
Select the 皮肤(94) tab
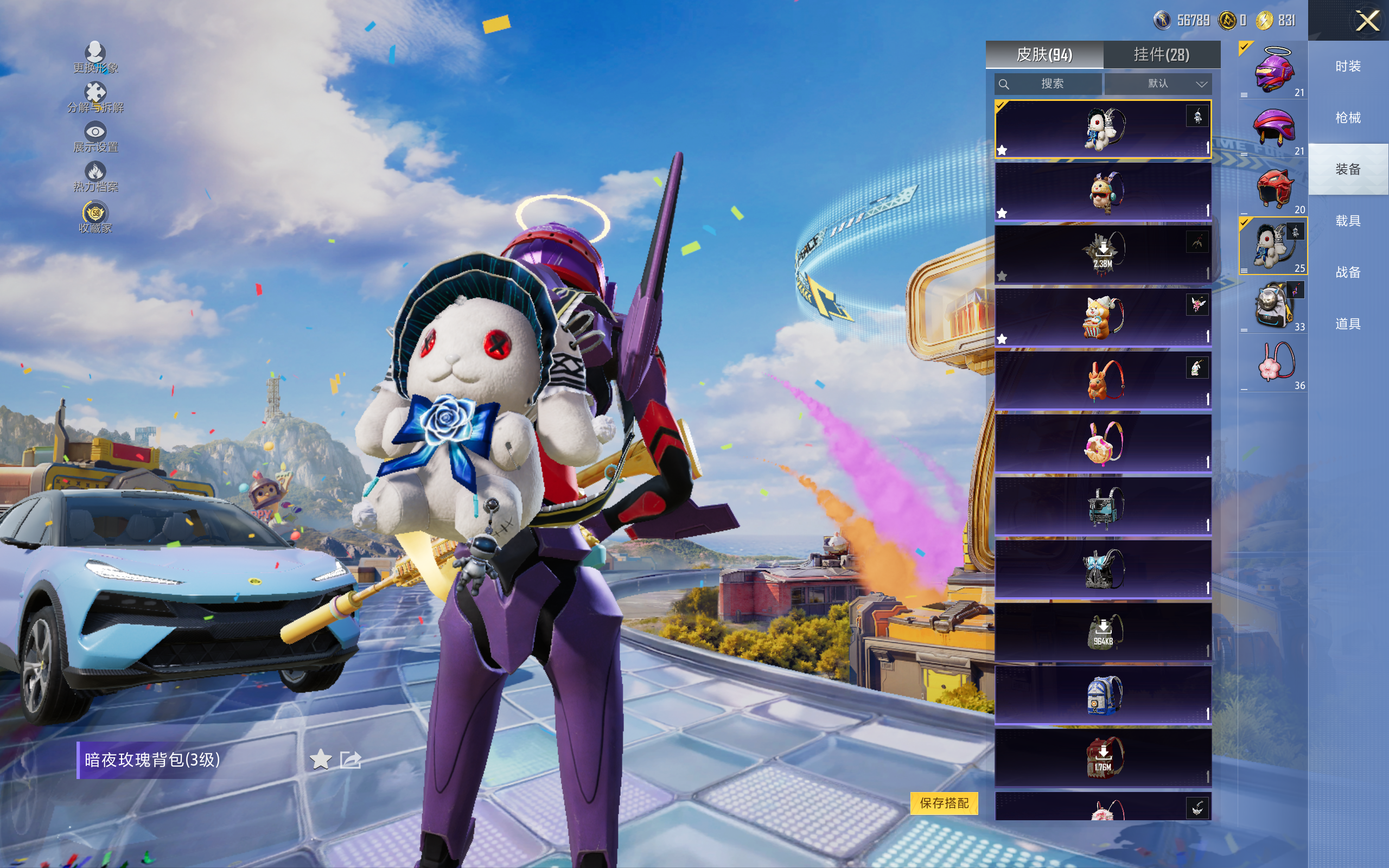point(1044,55)
